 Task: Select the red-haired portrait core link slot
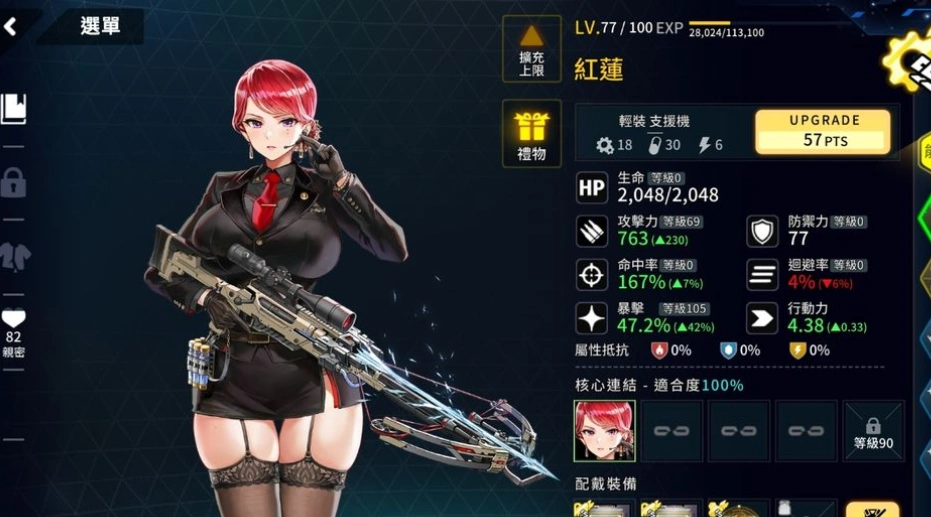pos(604,431)
